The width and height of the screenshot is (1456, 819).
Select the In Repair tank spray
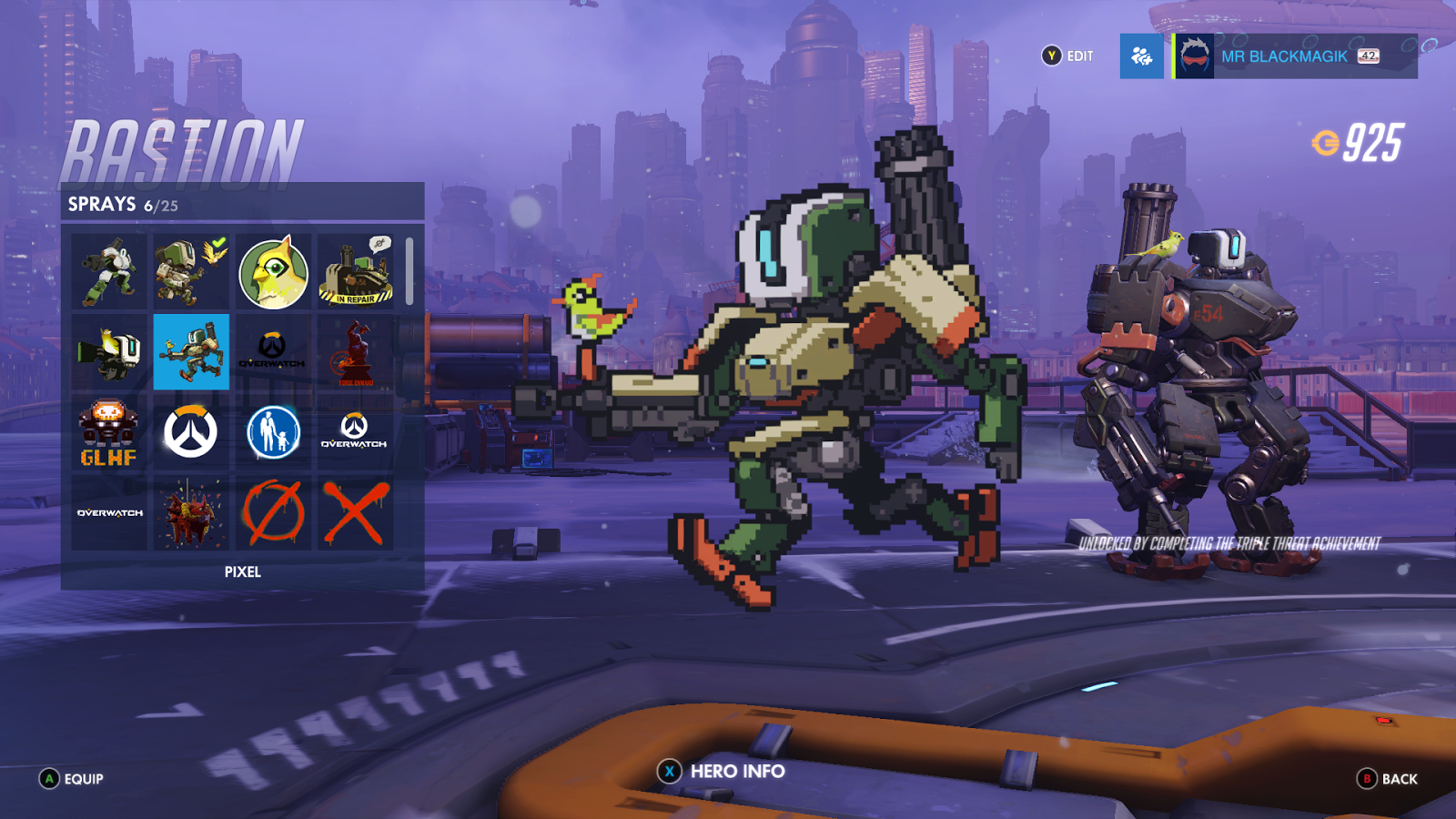pos(355,272)
